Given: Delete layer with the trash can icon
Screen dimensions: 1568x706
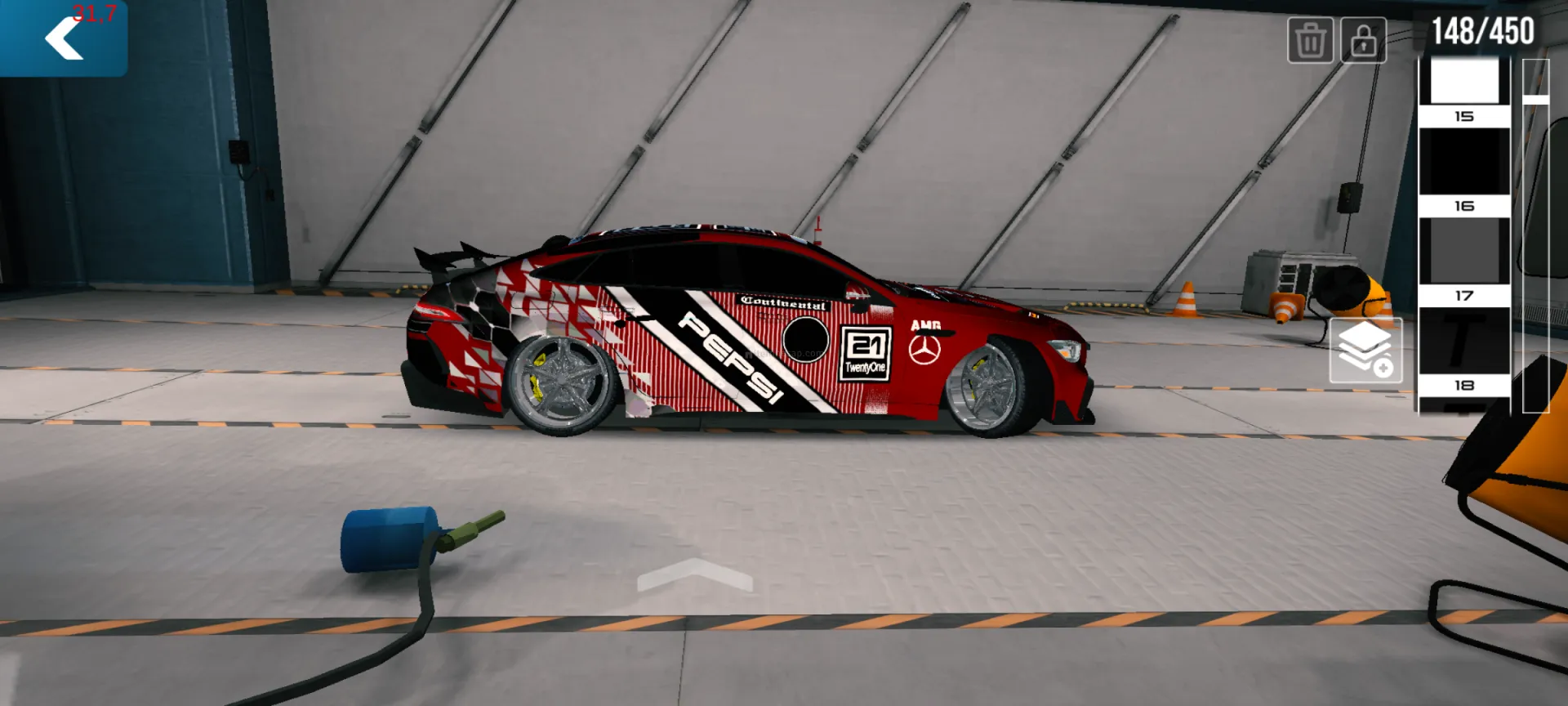Looking at the screenshot, I should [1311, 40].
